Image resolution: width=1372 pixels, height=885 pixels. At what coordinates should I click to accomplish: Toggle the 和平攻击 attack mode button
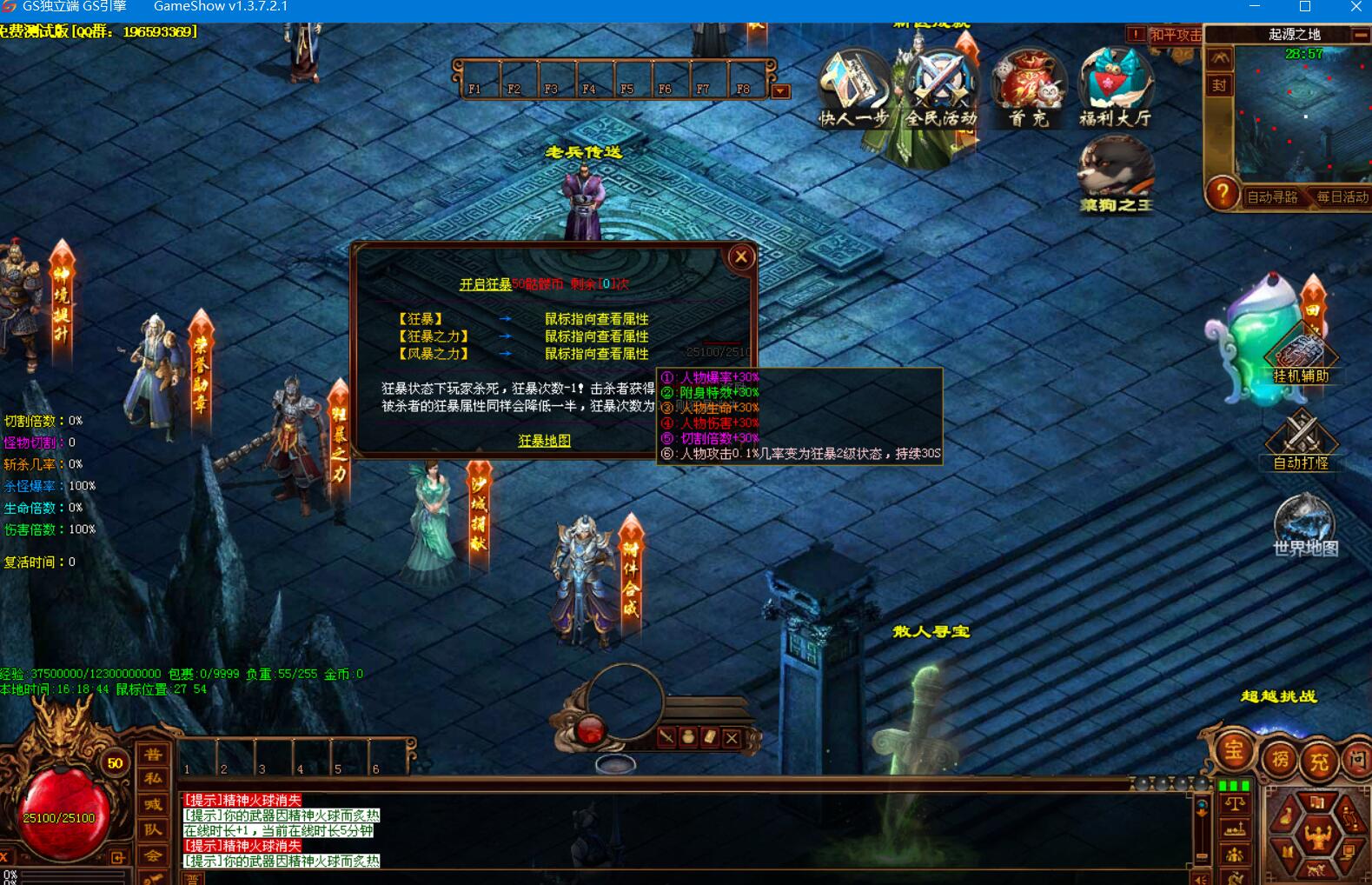(x=1175, y=35)
